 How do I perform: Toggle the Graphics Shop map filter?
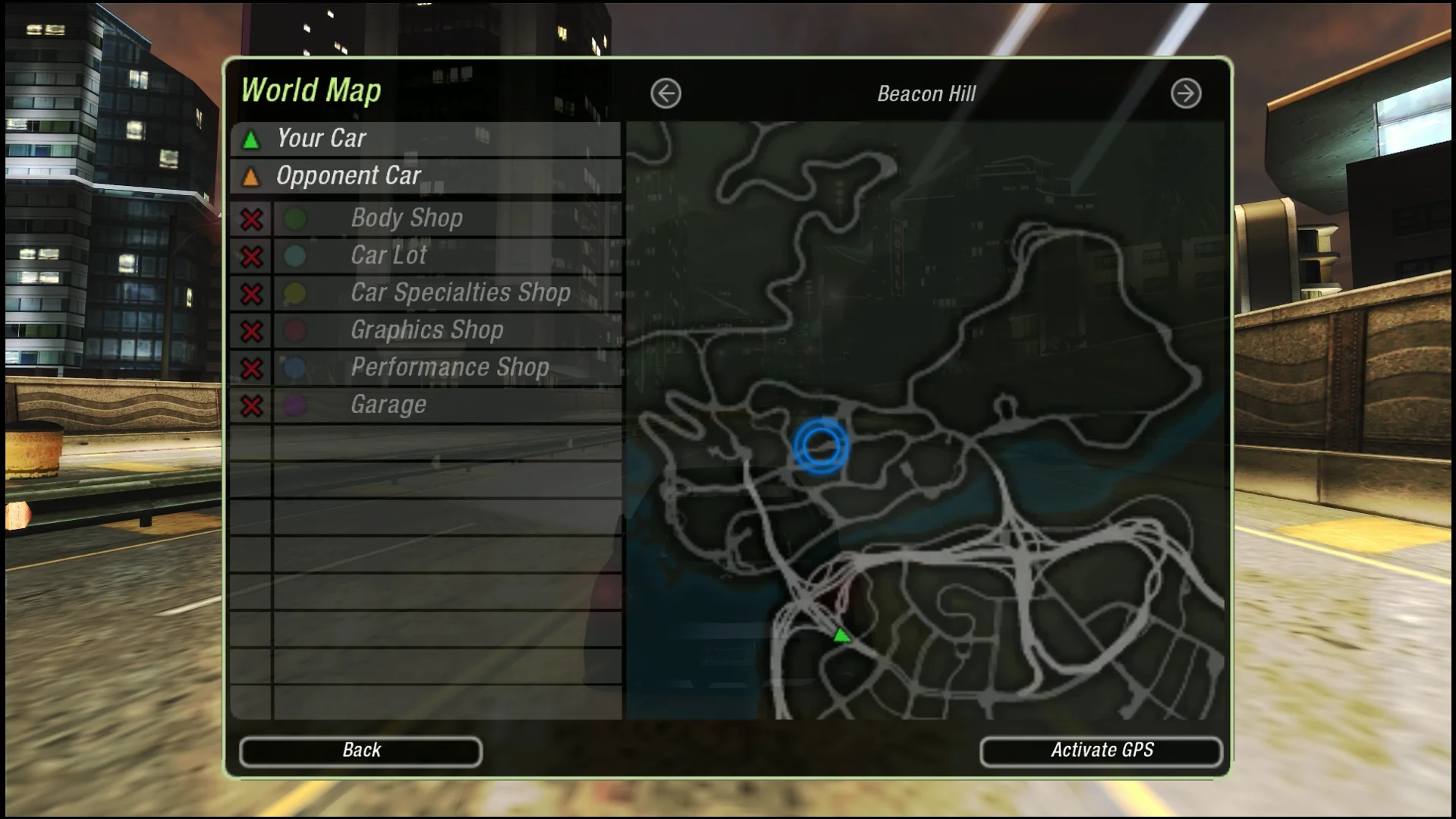pyautogui.click(x=252, y=331)
